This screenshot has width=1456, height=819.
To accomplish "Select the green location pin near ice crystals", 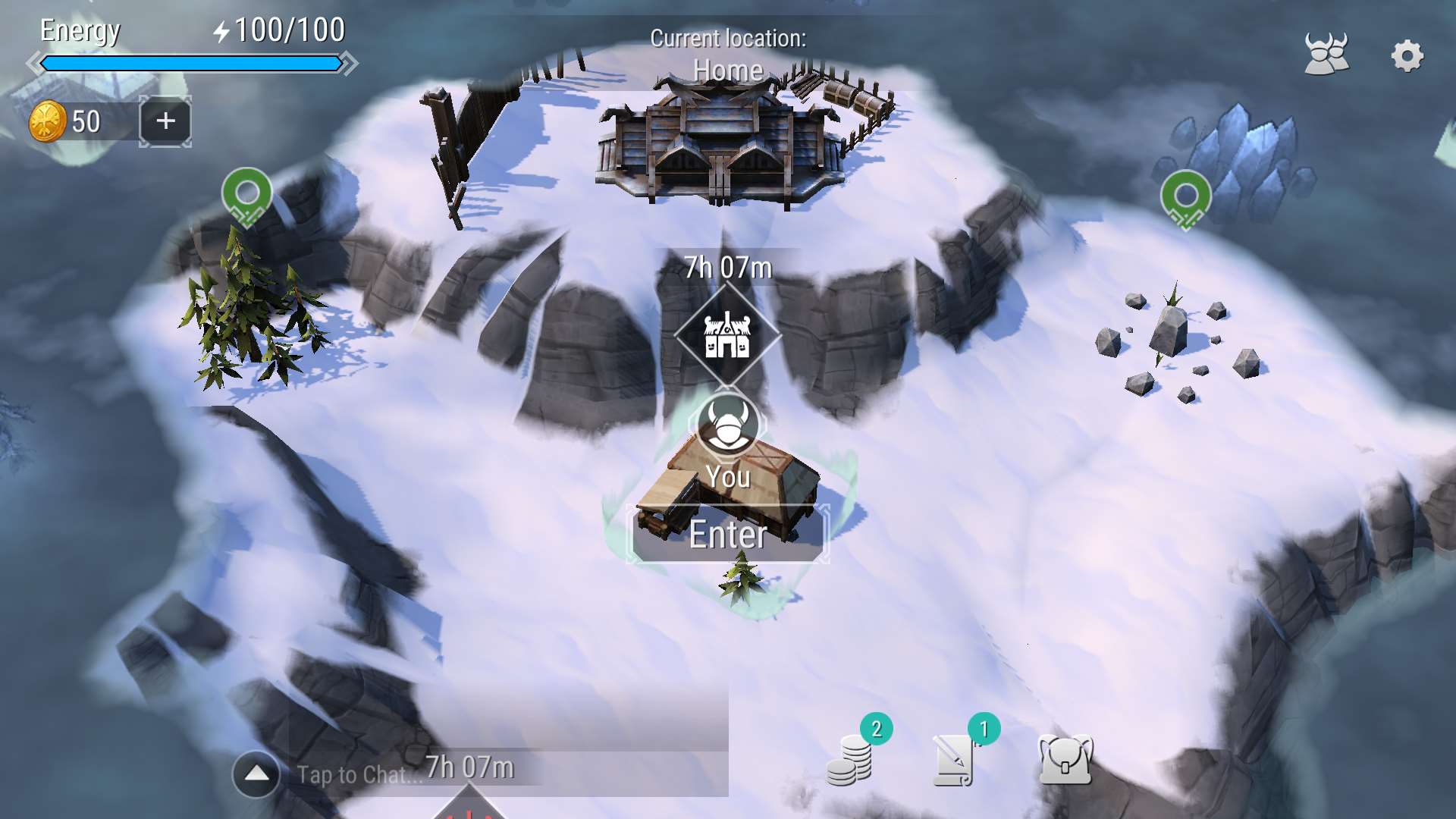I will pos(1185,199).
